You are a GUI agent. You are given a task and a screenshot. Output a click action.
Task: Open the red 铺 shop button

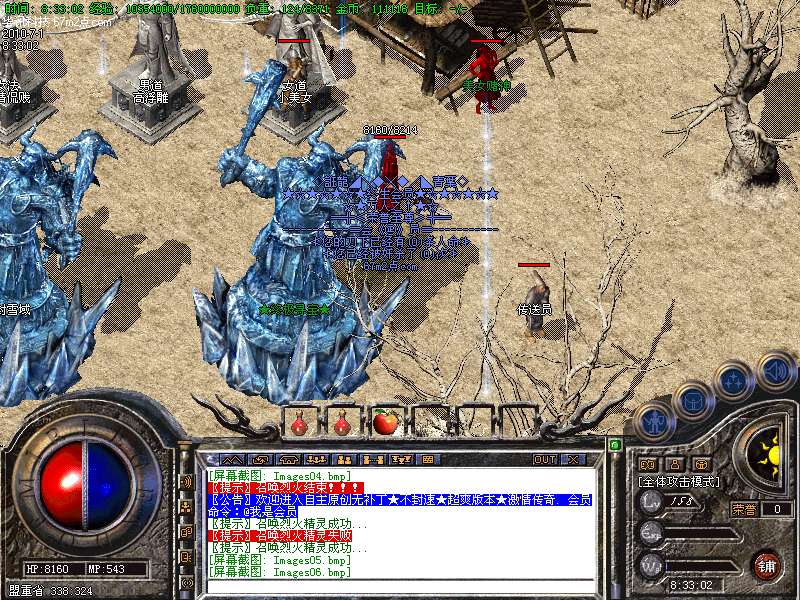point(766,564)
